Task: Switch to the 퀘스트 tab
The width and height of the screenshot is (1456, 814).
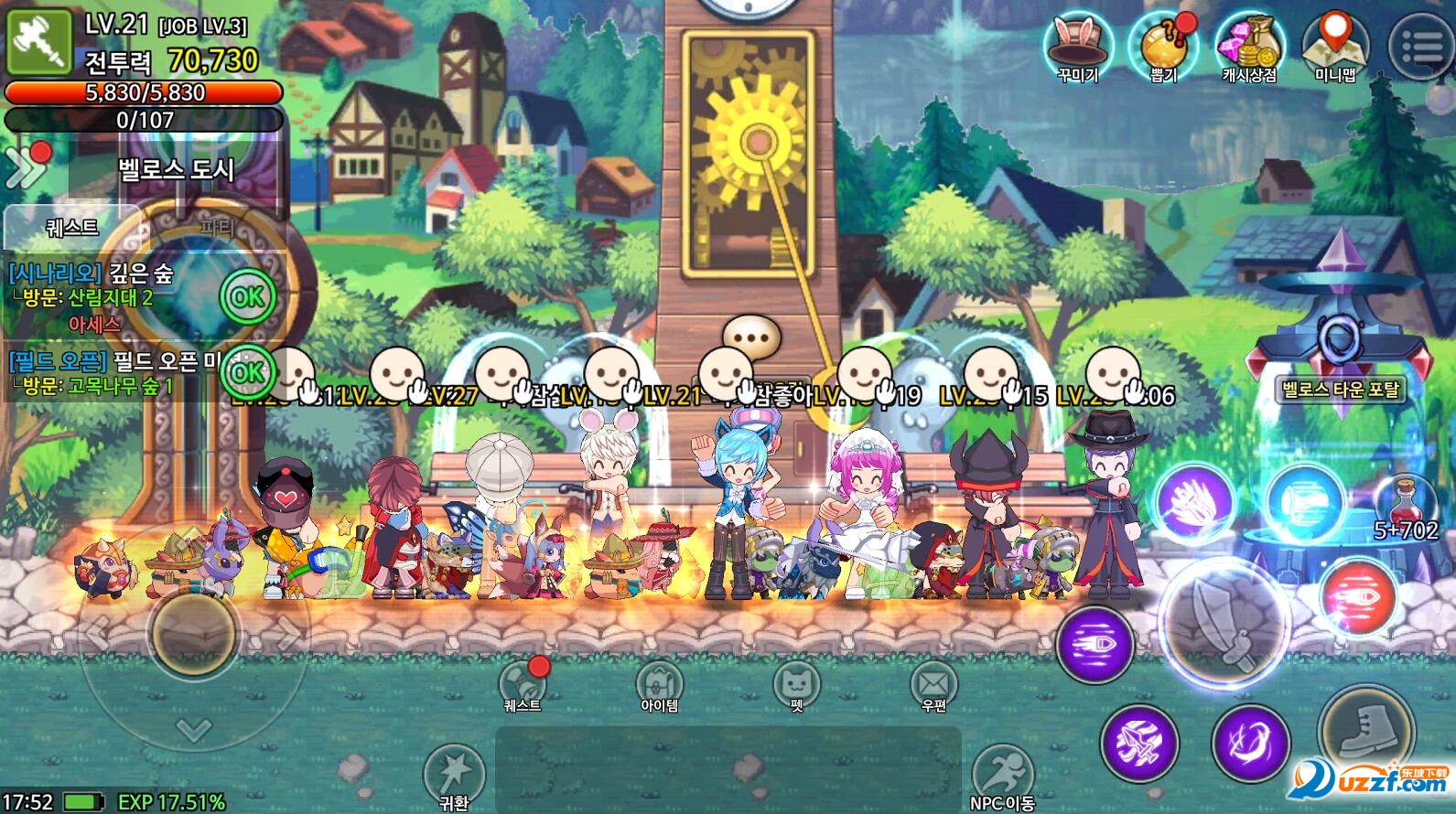Action: pos(71,227)
